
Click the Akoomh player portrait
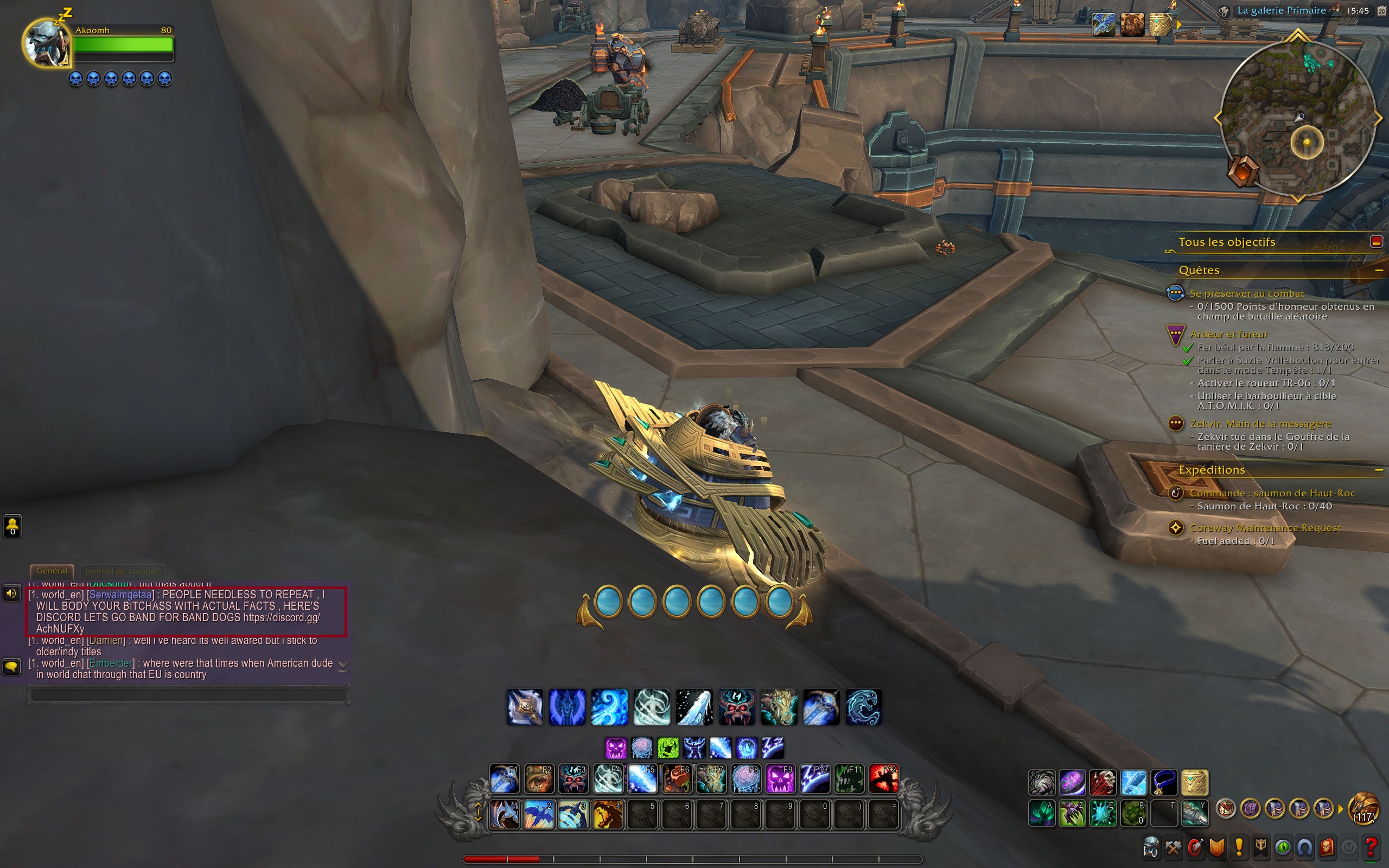46,43
